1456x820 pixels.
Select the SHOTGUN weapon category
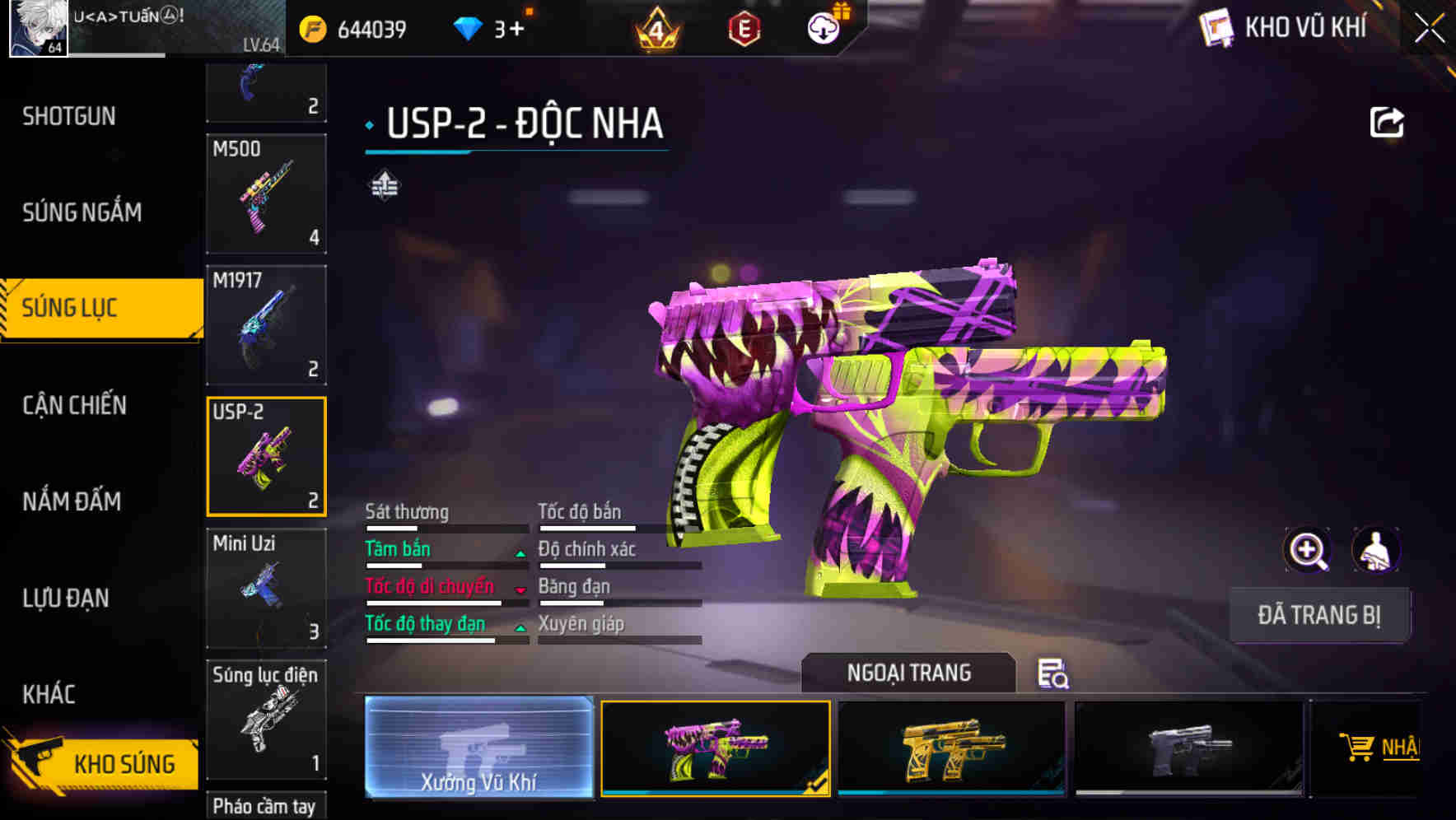68,116
